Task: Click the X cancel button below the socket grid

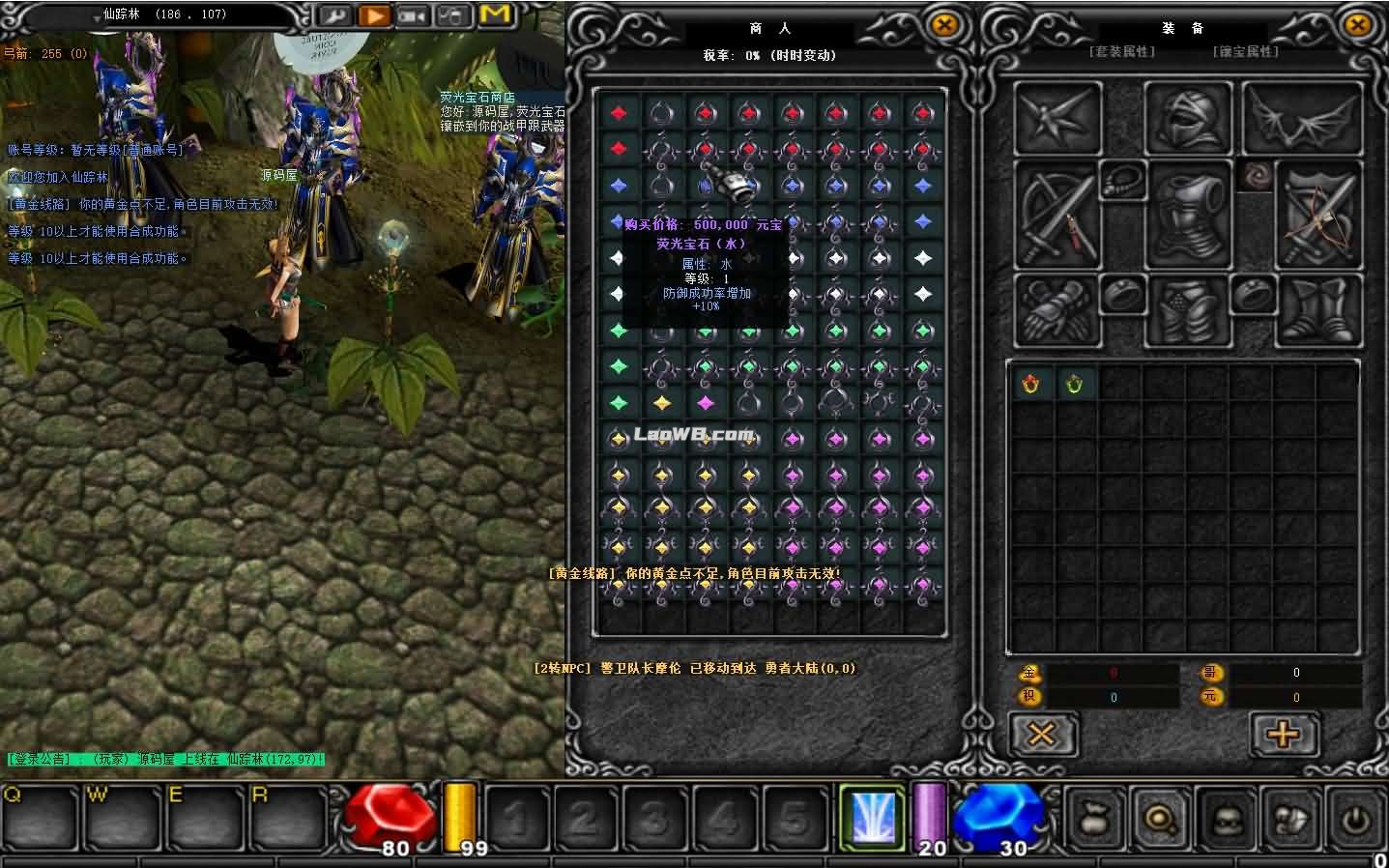Action: 1042,734
